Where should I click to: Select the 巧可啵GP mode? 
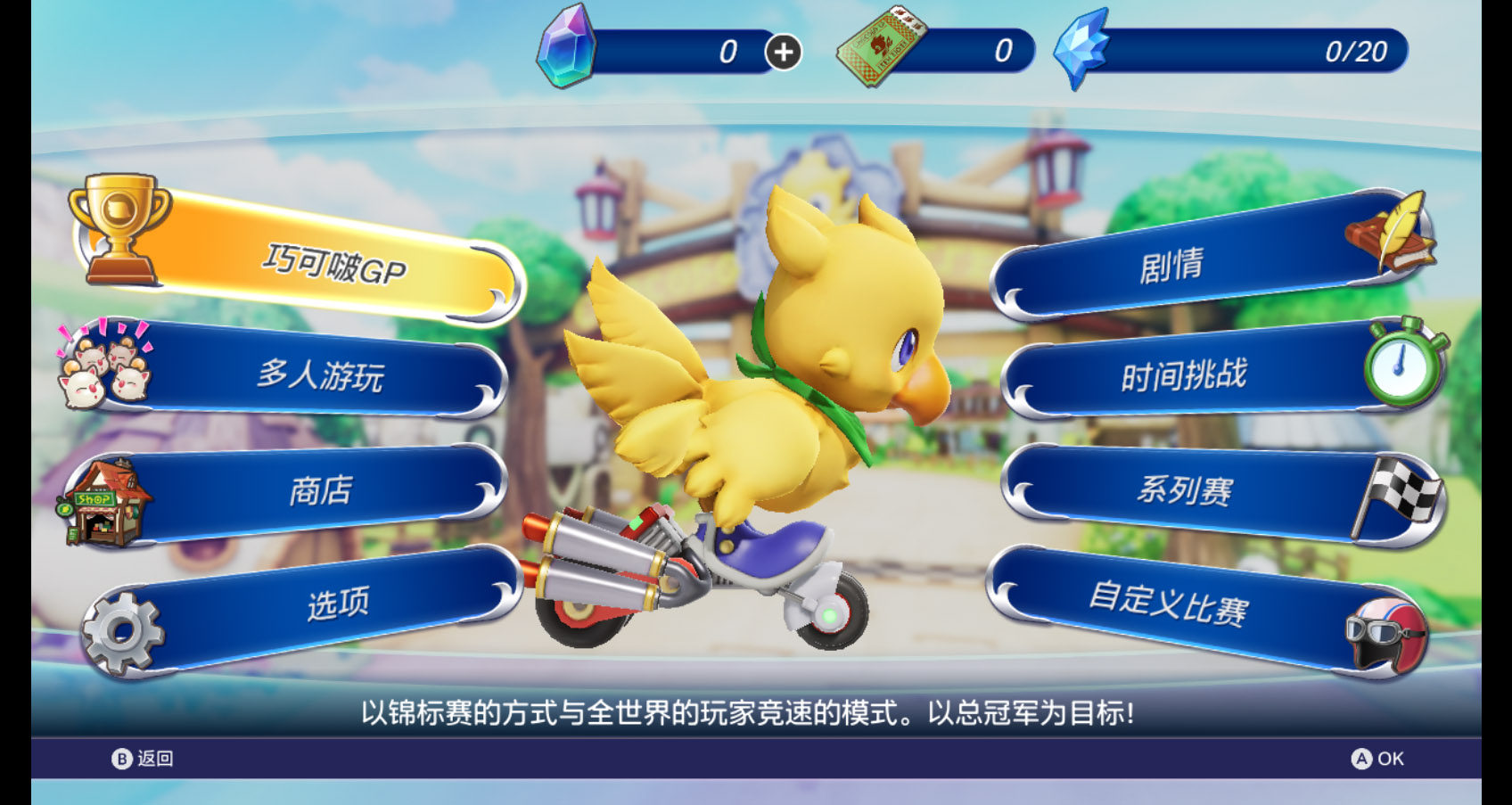333,265
